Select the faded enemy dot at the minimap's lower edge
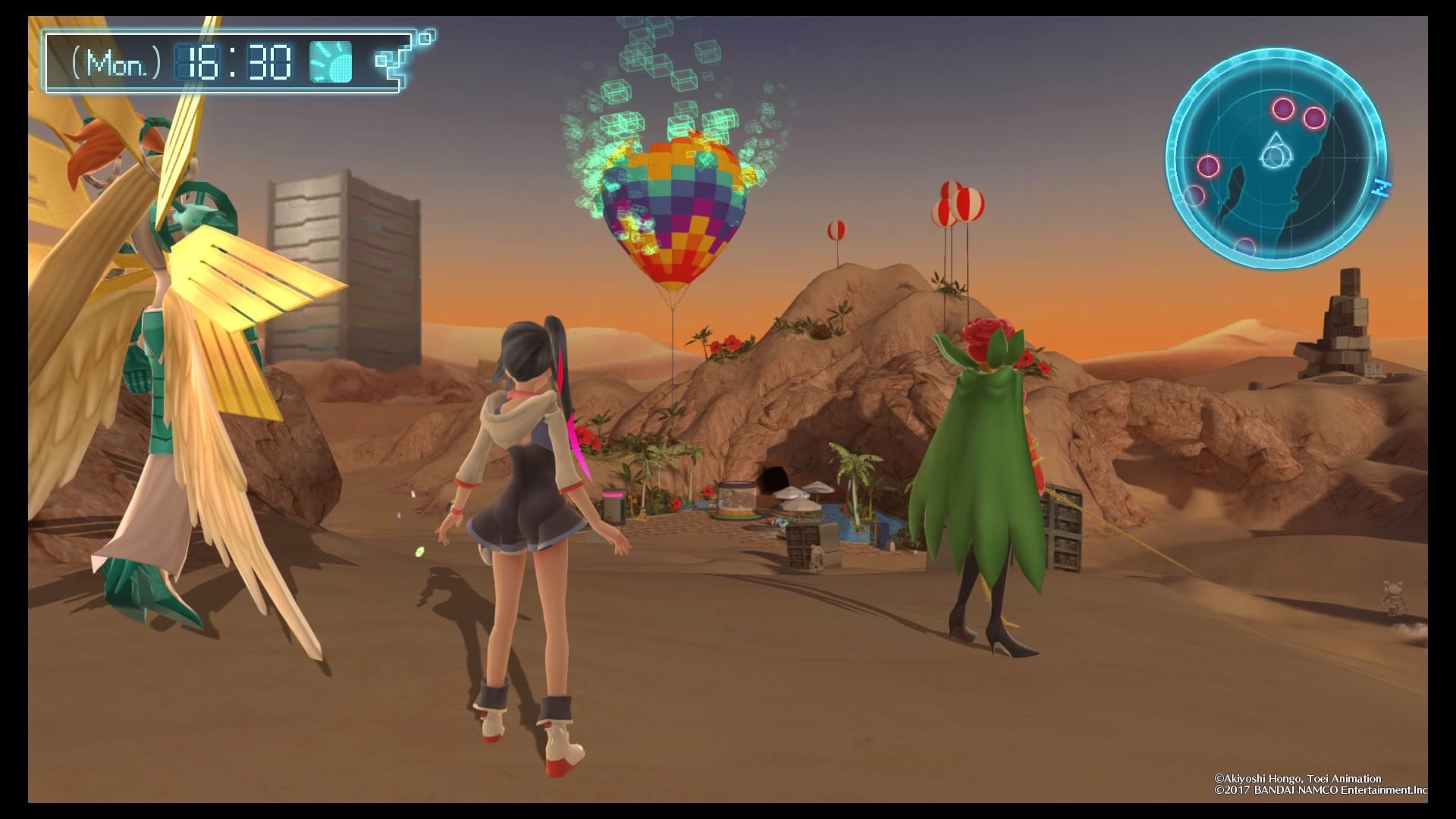This screenshot has width=1456, height=819. 1245,246
